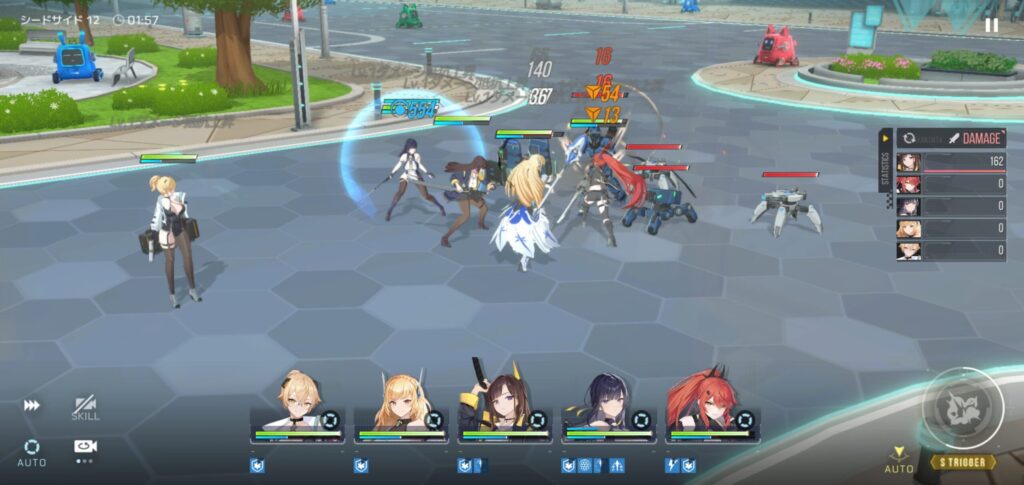Toggle the skill cutscene animation option
This screenshot has height=485, width=1024.
(x=85, y=408)
